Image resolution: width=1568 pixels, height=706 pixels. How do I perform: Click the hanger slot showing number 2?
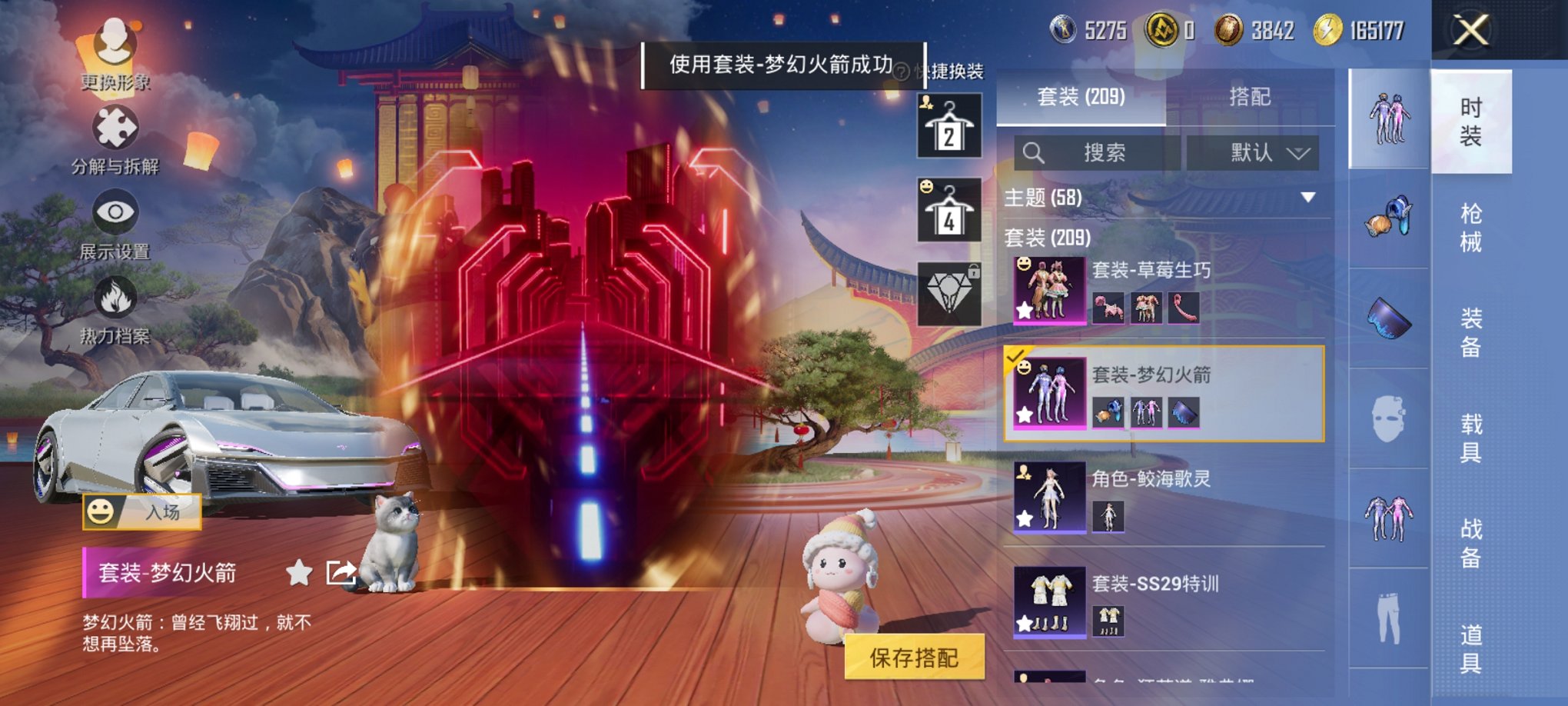coord(951,123)
